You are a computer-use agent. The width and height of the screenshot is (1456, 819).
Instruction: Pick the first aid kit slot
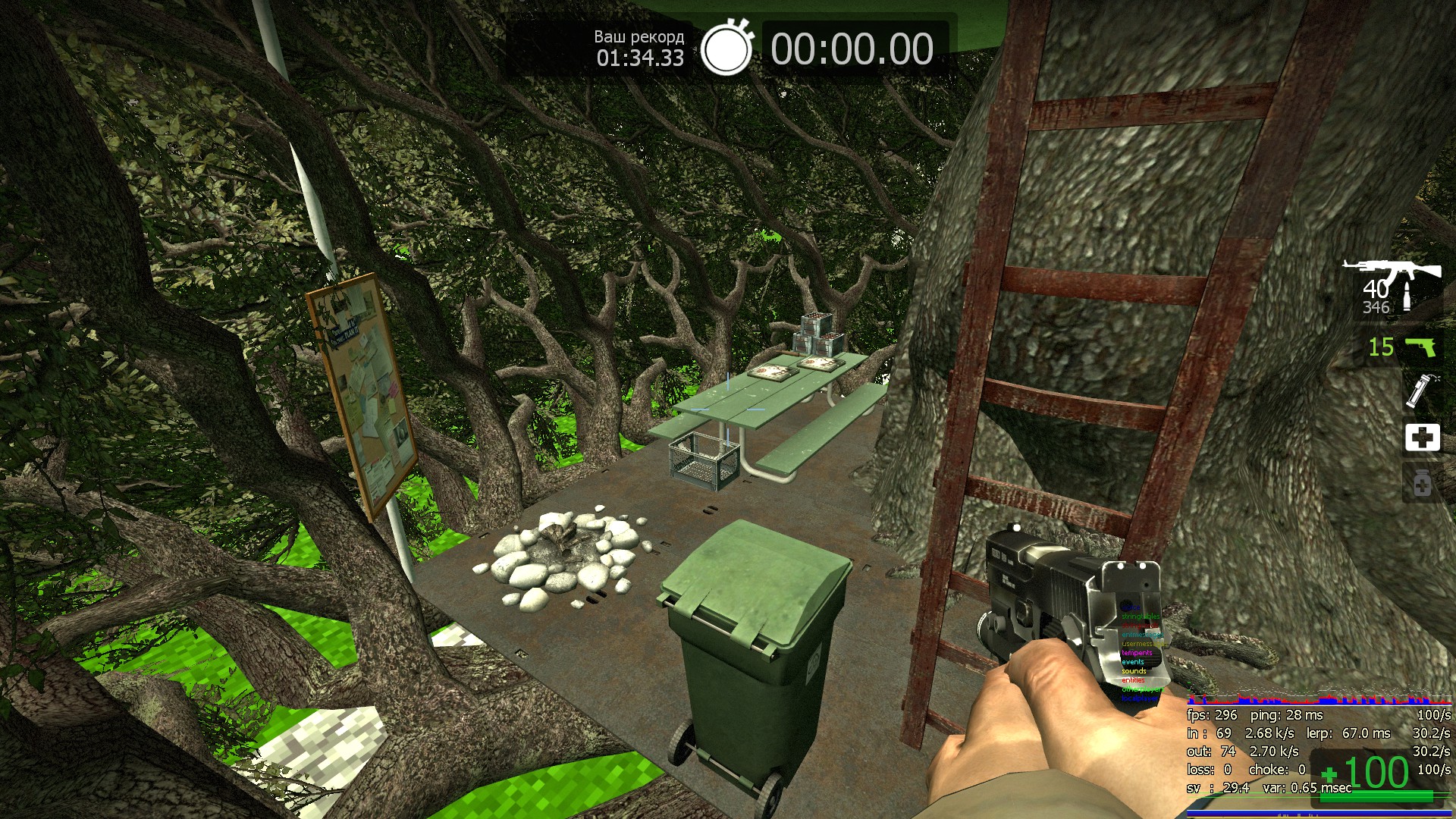1422,437
